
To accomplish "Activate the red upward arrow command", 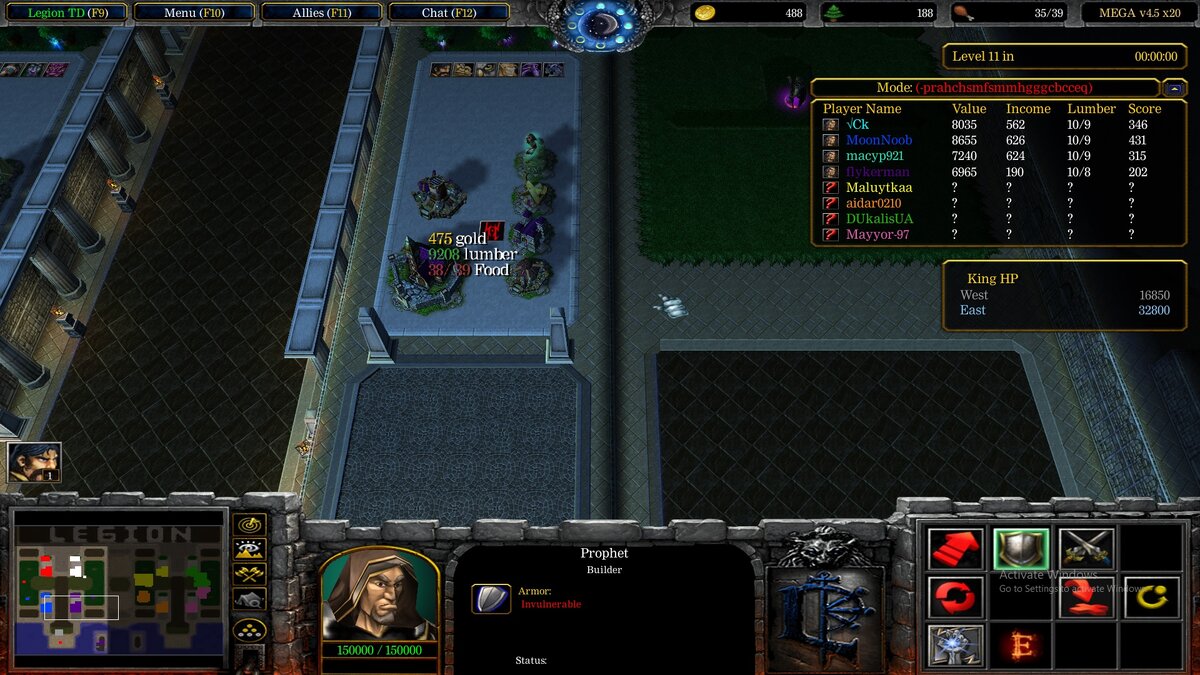I will 955,548.
